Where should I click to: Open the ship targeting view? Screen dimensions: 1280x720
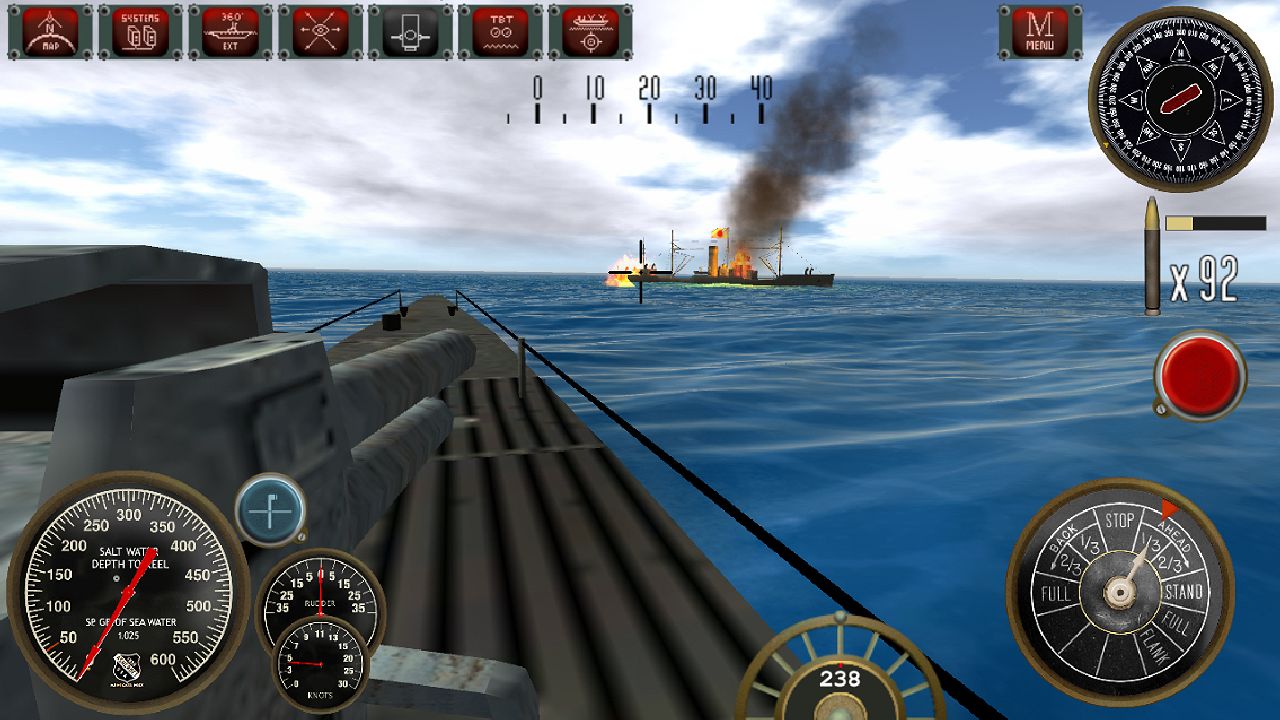pyautogui.click(x=591, y=30)
